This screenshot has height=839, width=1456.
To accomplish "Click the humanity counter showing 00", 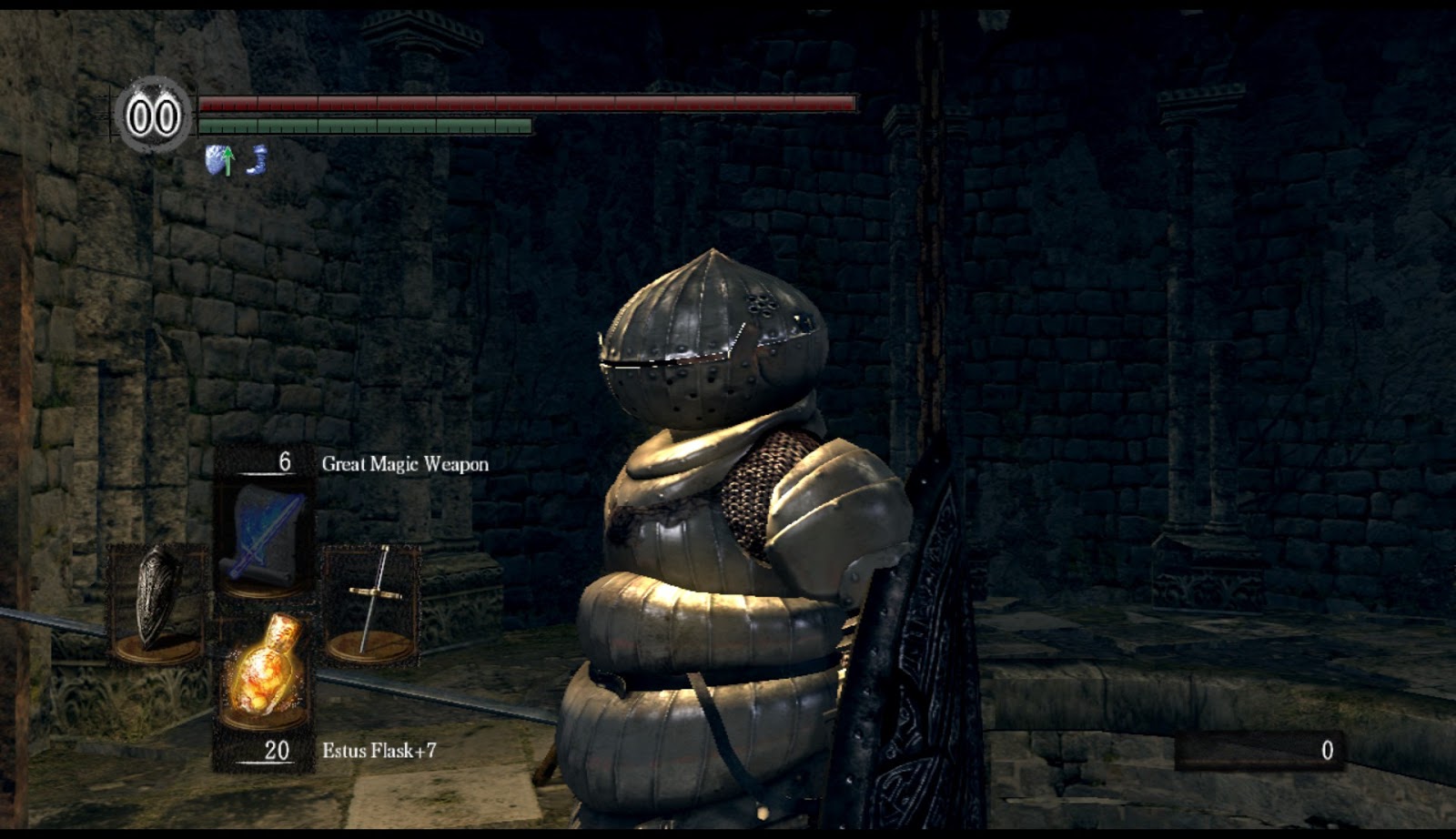I will [x=157, y=116].
